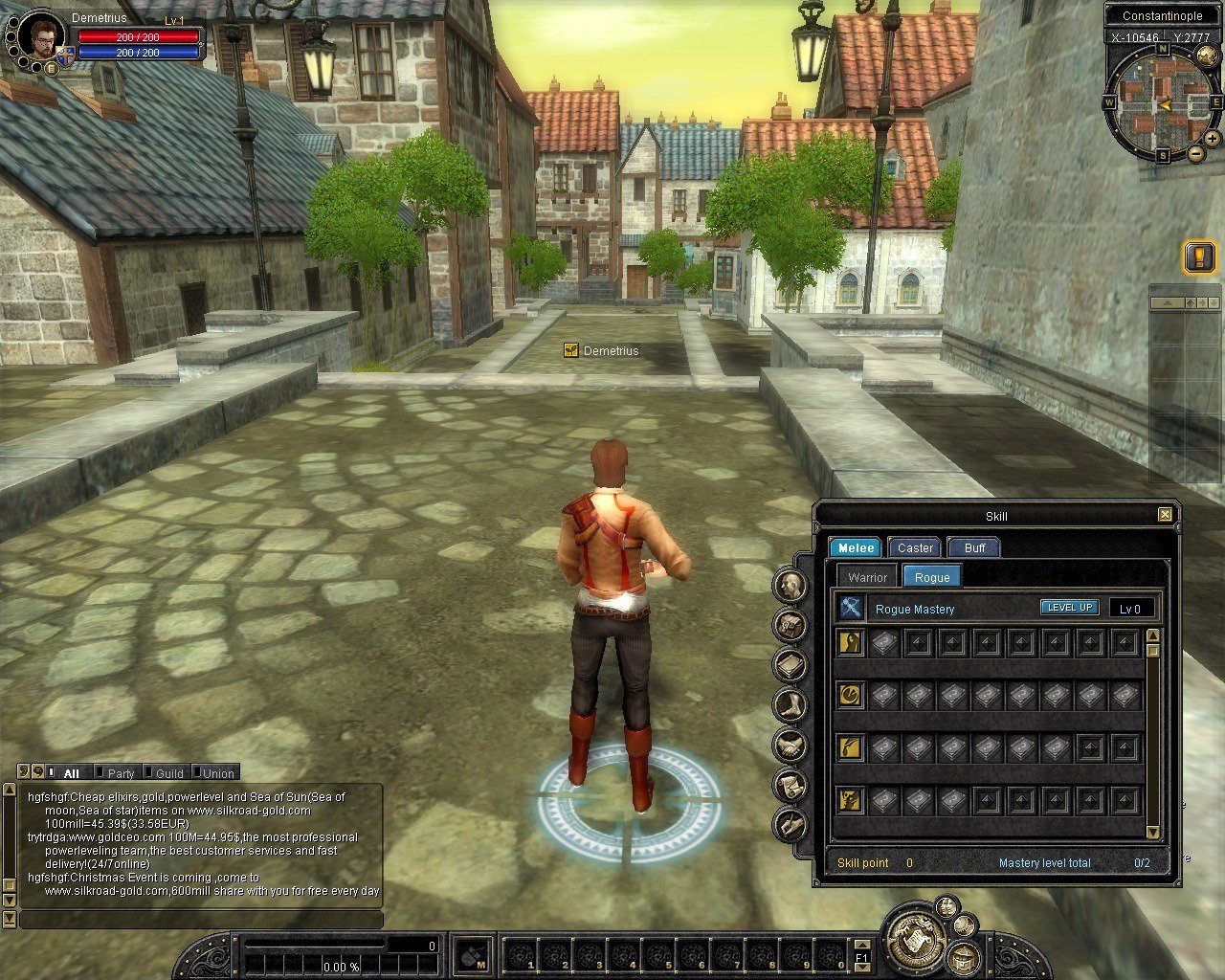Screen dimensions: 1225x980
Task: Zoom in the minimap
Action: [x=1214, y=140]
